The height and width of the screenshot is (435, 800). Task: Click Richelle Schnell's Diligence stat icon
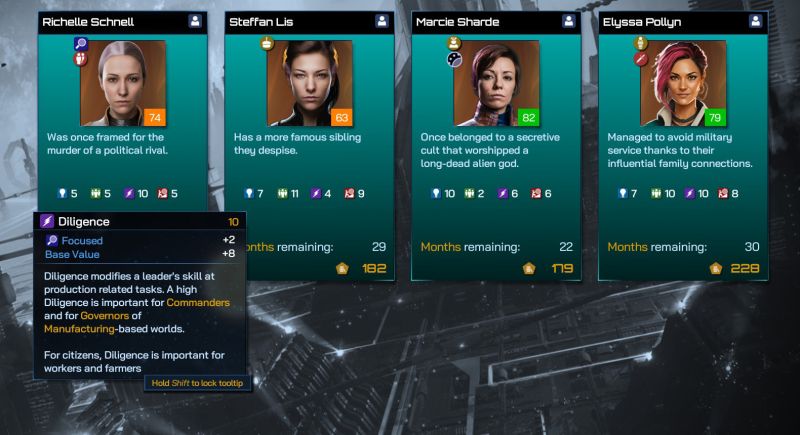pos(127,193)
